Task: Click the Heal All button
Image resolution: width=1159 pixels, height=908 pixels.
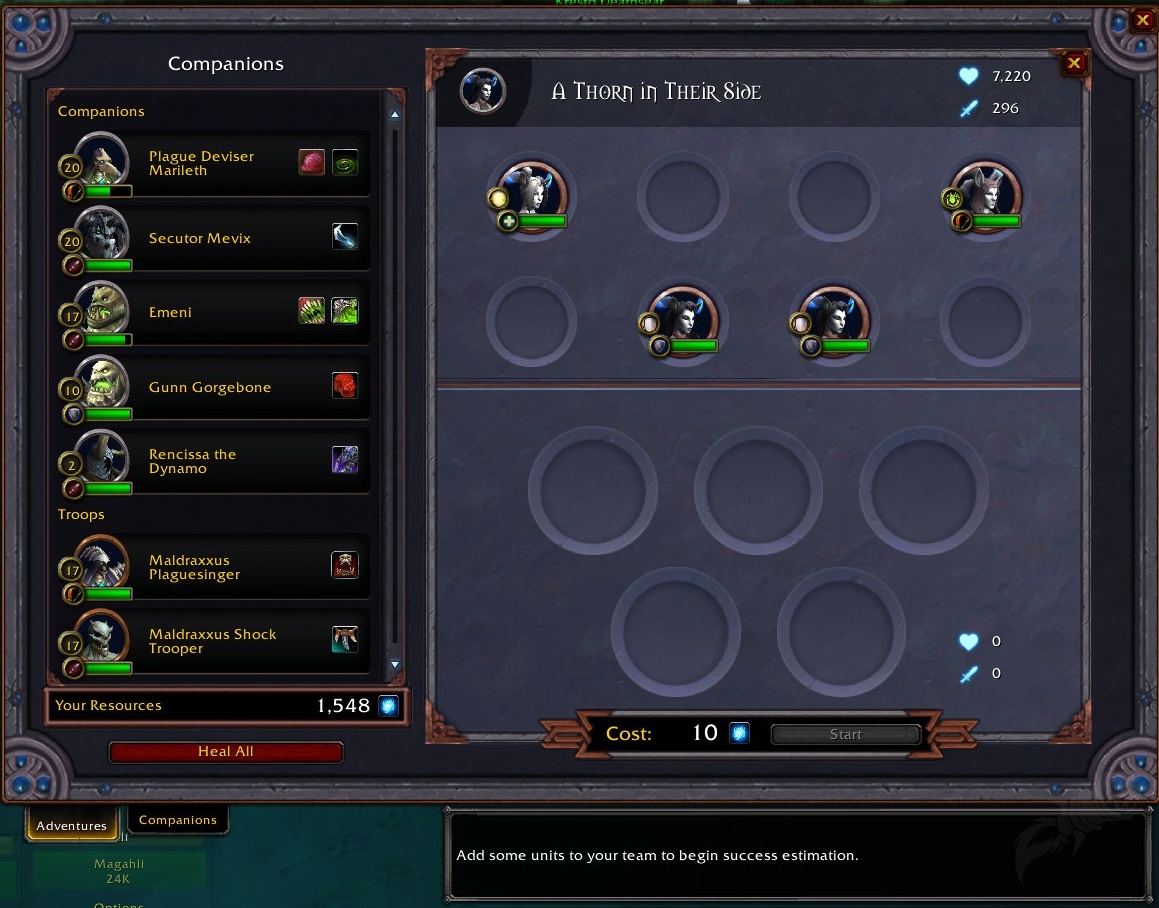Action: [225, 752]
